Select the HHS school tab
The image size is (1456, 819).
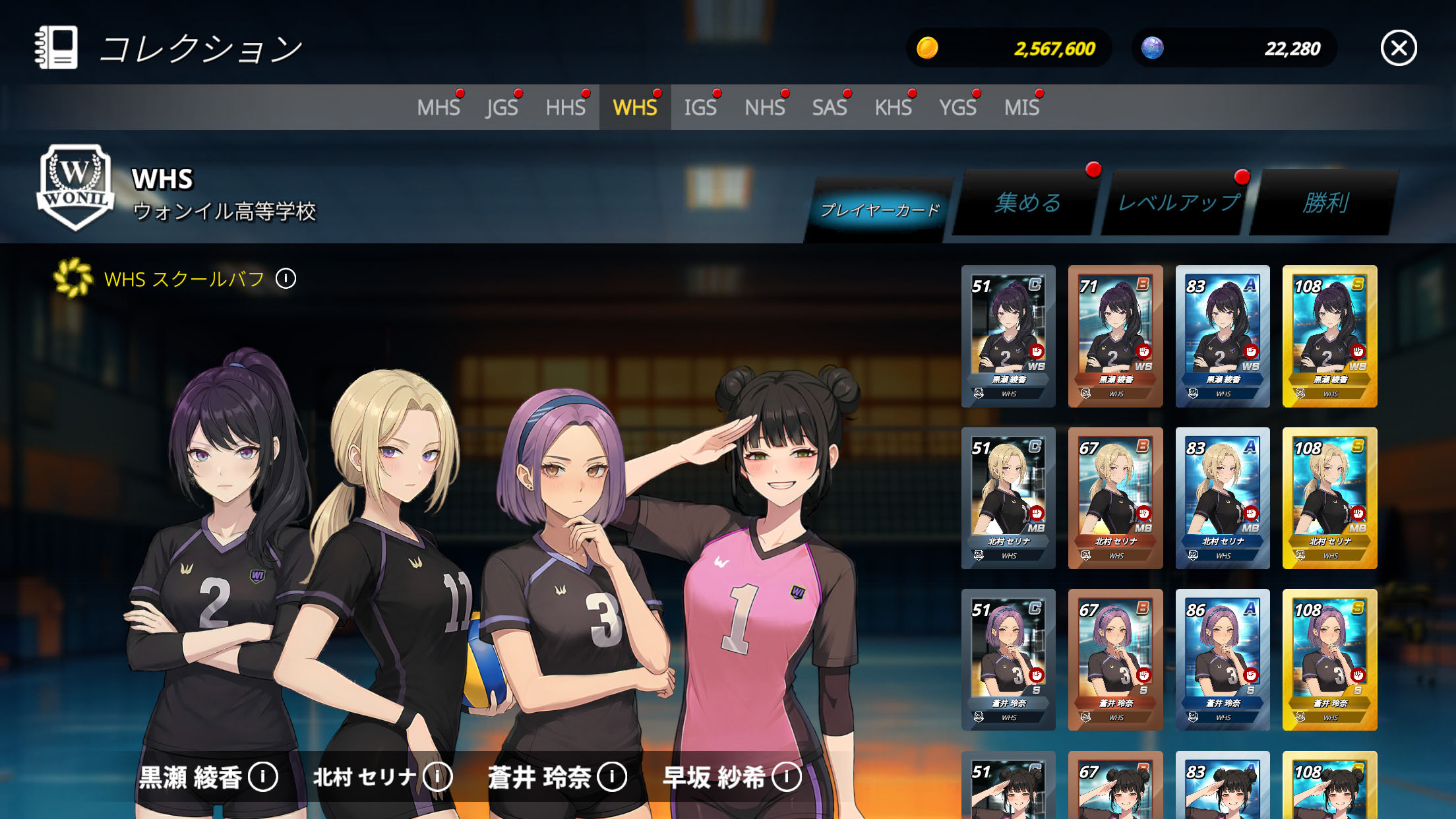(x=566, y=107)
